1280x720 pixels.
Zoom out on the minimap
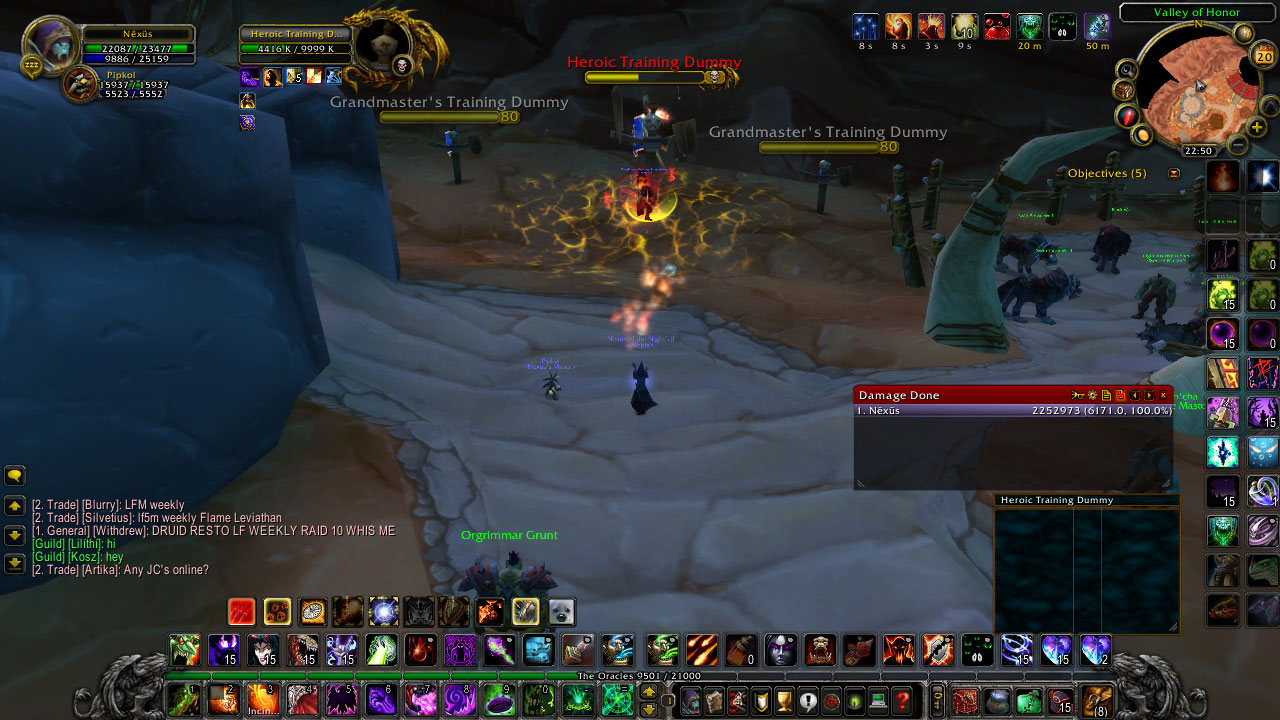tap(1238, 144)
